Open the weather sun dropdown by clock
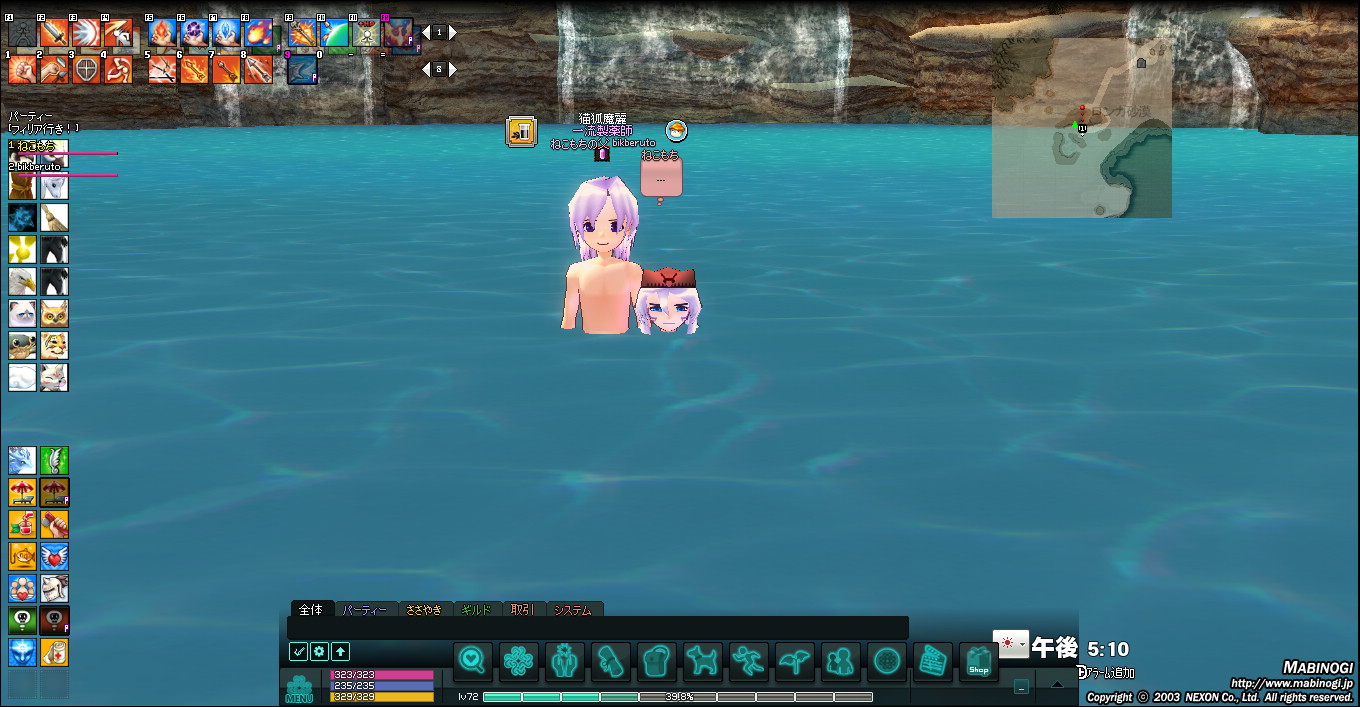The height and width of the screenshot is (707, 1360). 1010,643
